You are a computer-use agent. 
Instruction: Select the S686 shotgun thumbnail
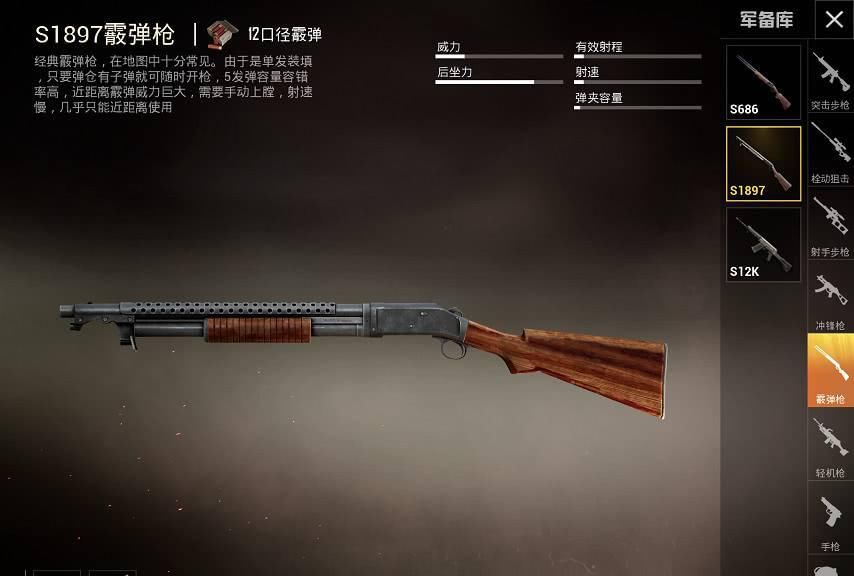763,82
